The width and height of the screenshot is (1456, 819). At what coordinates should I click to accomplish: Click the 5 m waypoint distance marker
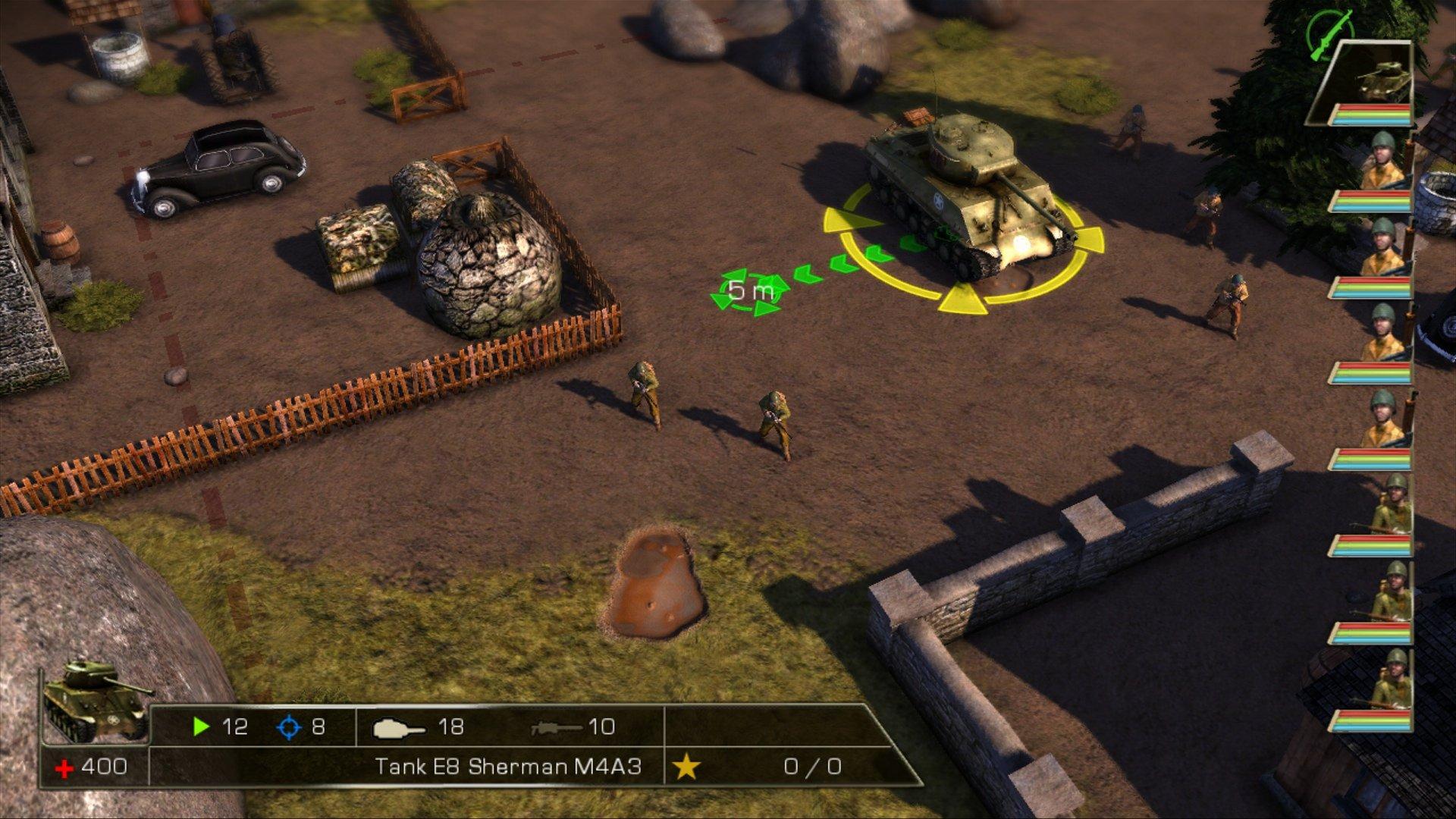click(x=751, y=289)
